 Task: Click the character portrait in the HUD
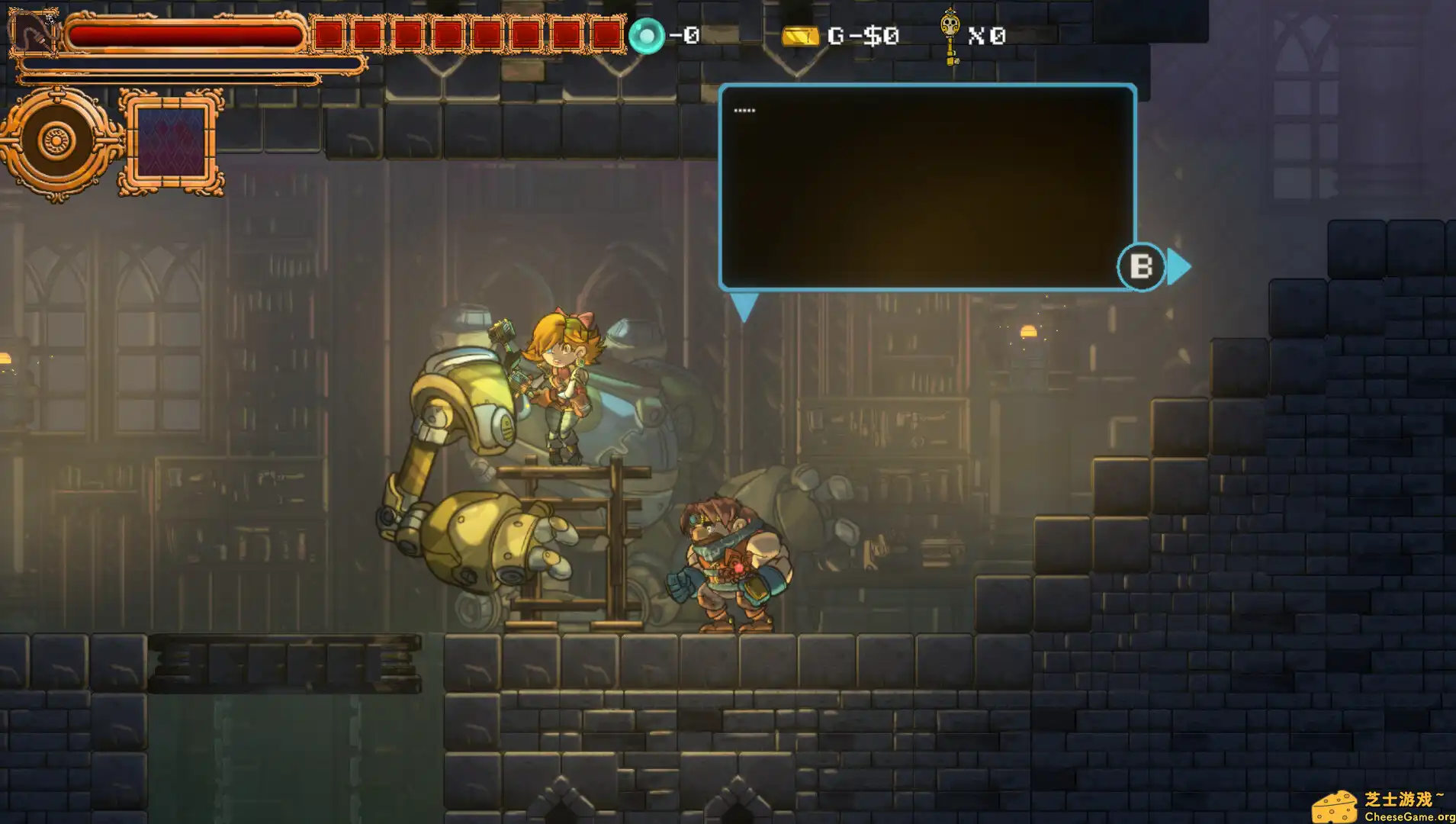coord(32,32)
